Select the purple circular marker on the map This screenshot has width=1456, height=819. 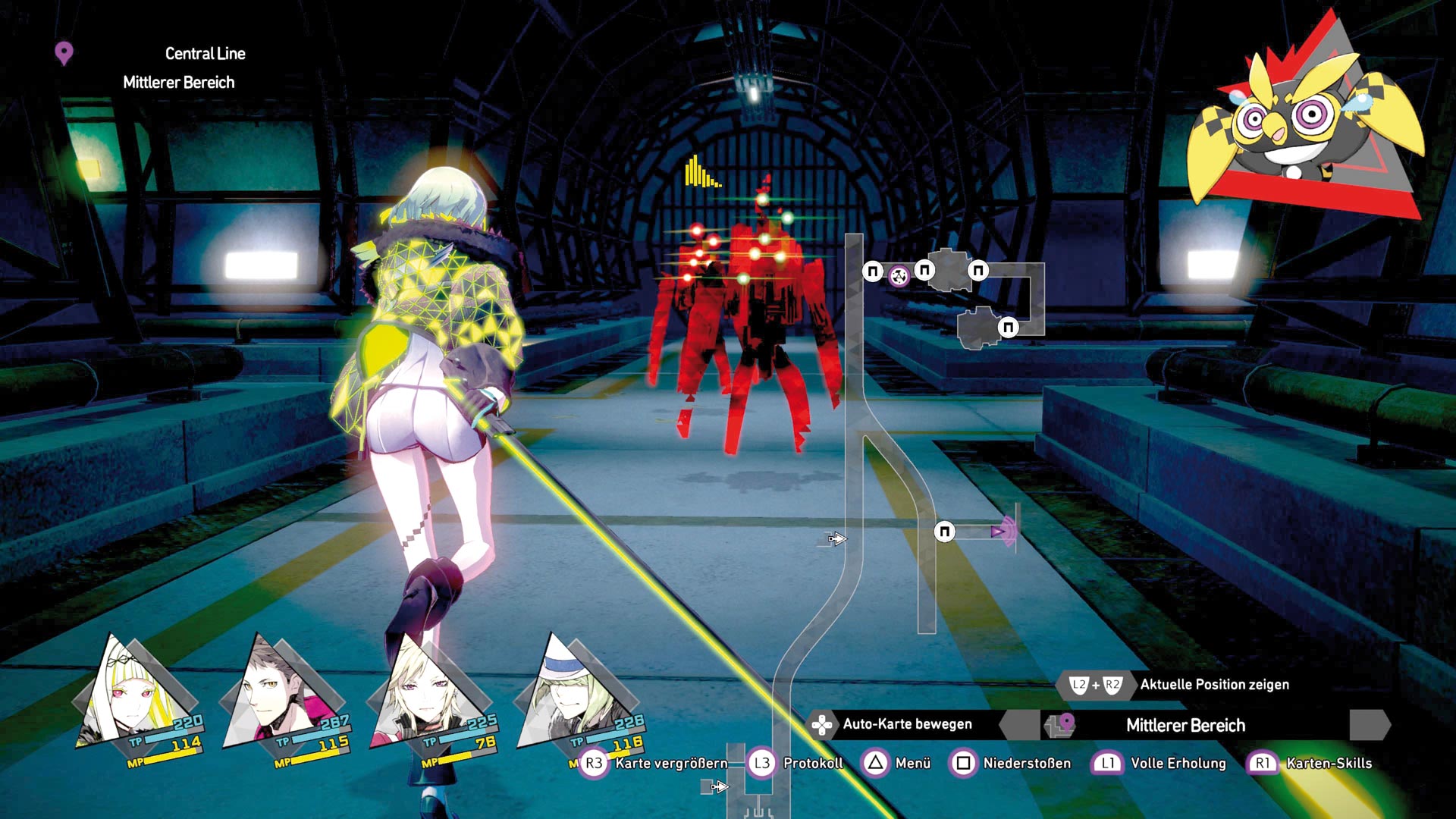pyautogui.click(x=899, y=275)
